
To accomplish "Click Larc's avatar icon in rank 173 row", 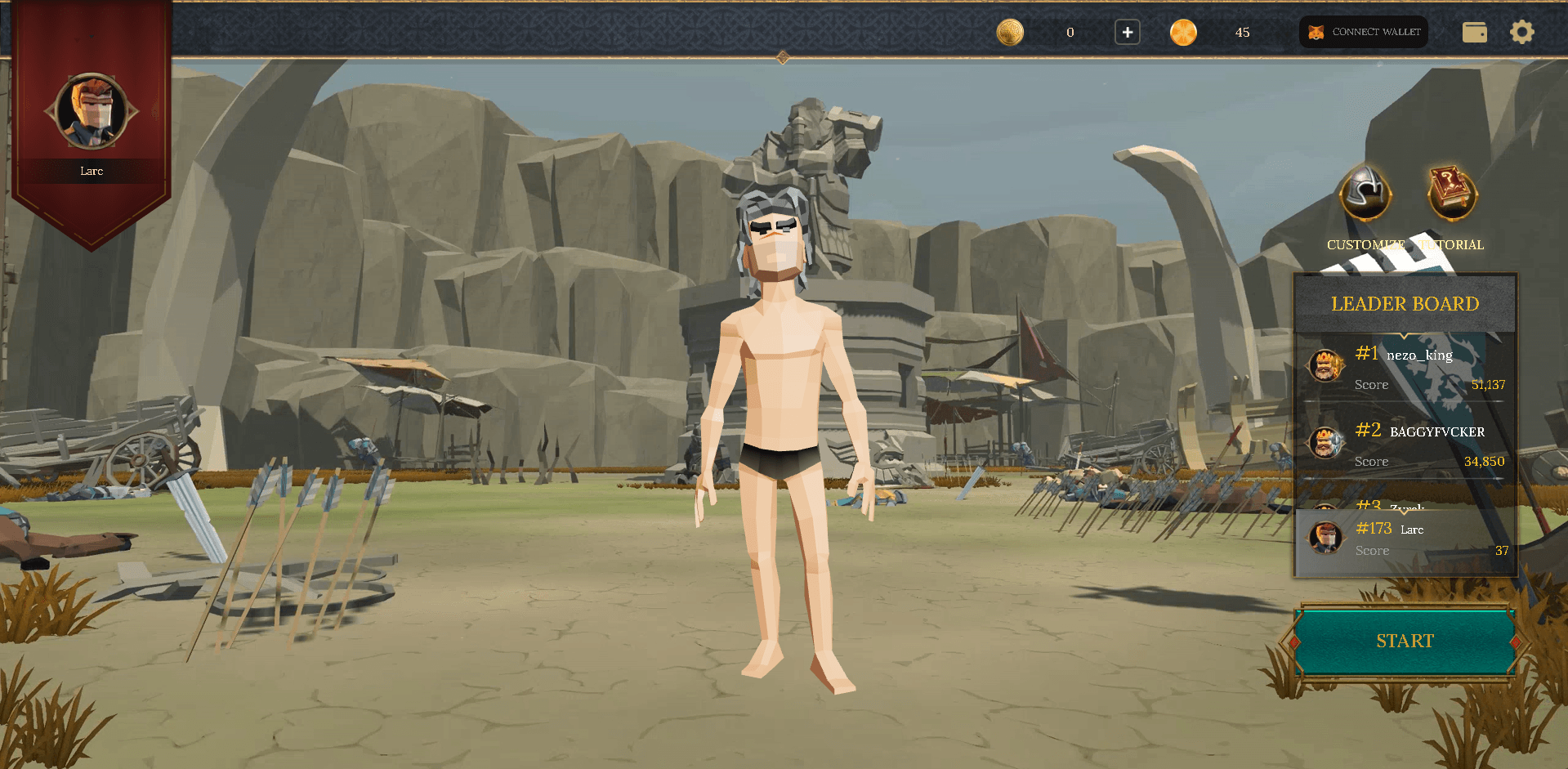I will pyautogui.click(x=1325, y=539).
